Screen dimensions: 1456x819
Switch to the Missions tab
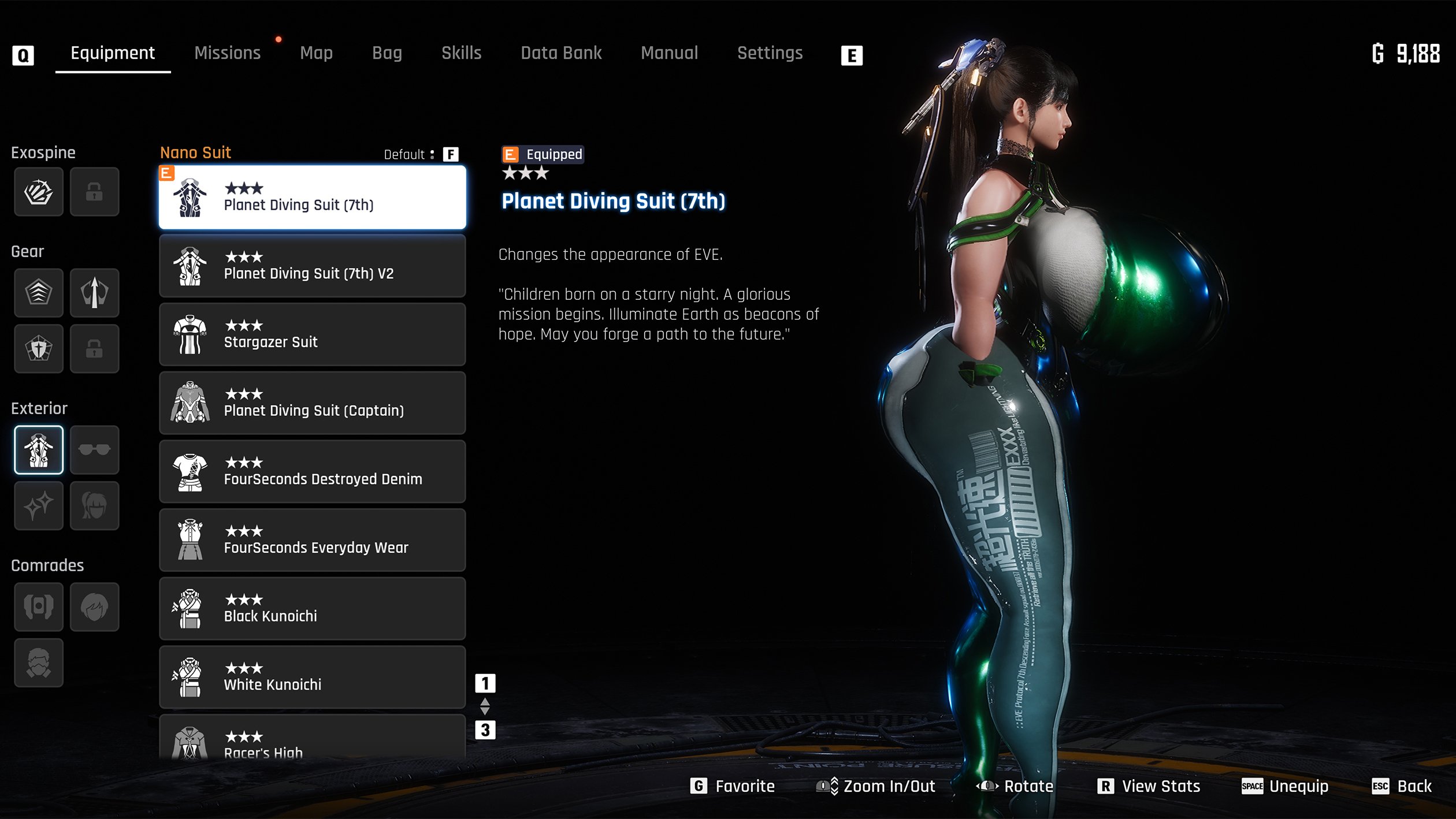[227, 53]
